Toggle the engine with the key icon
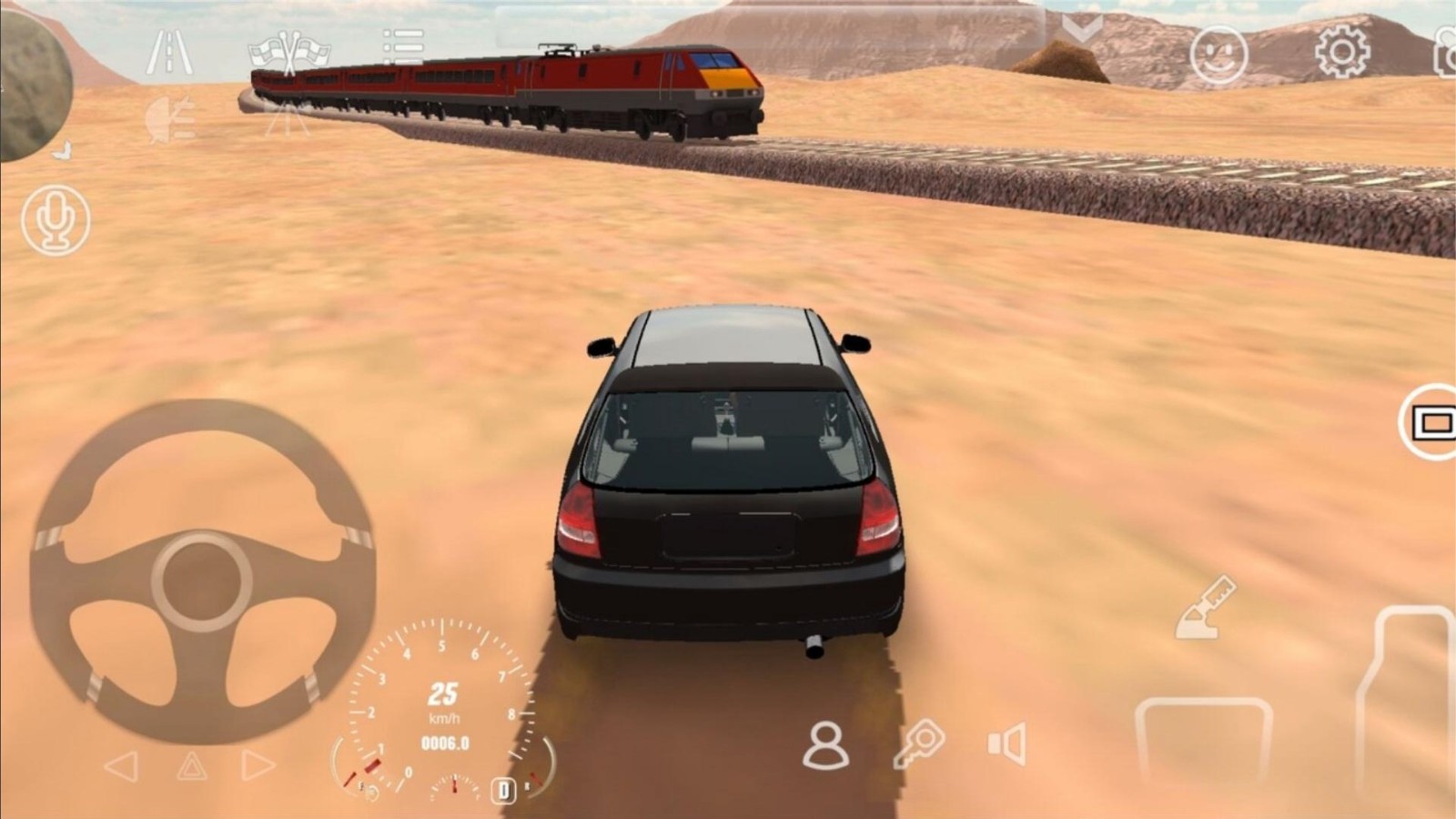This screenshot has width=1456, height=819. pos(918,743)
